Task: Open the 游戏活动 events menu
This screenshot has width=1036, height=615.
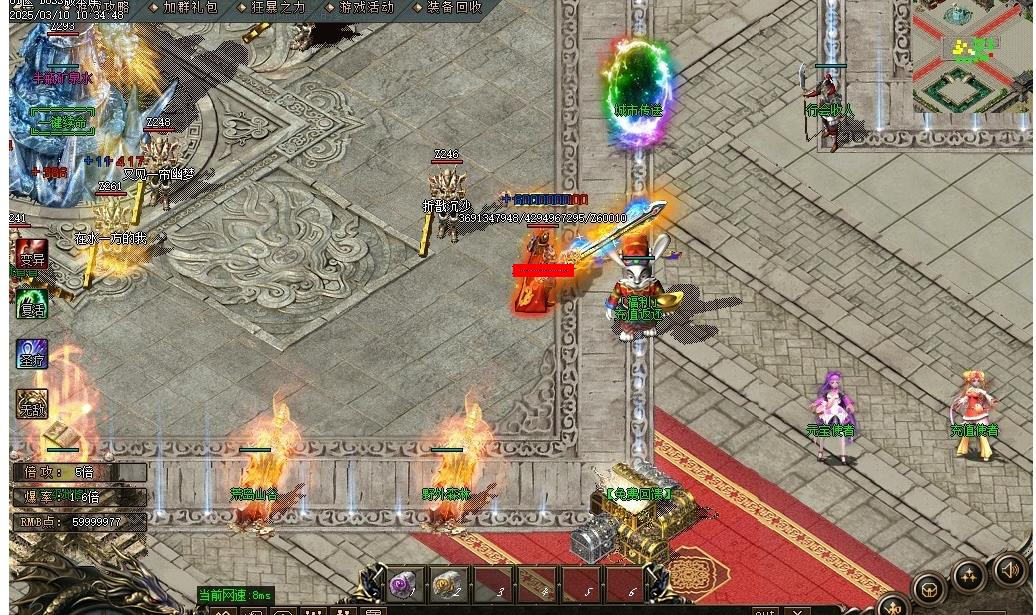Action: (x=361, y=7)
